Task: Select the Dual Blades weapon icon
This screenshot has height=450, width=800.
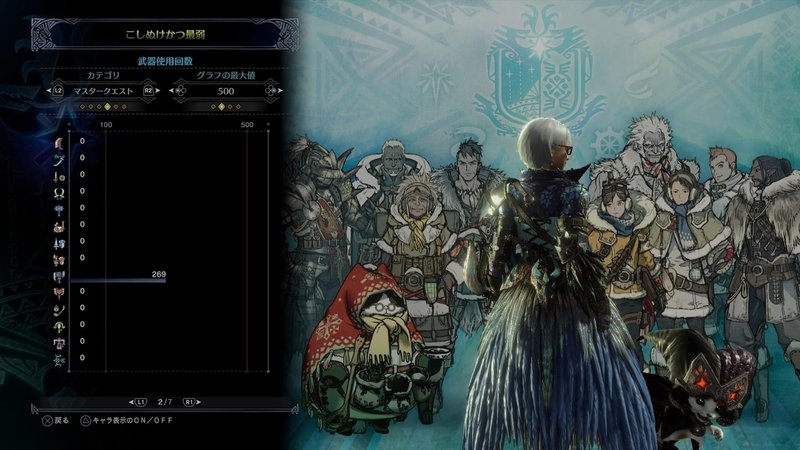Action: pyautogui.click(x=60, y=192)
